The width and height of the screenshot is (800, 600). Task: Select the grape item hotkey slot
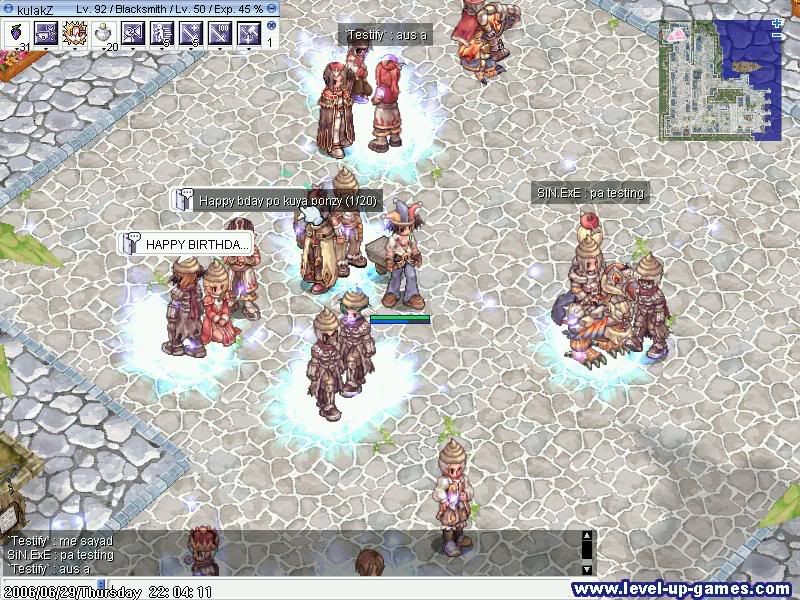(x=17, y=33)
